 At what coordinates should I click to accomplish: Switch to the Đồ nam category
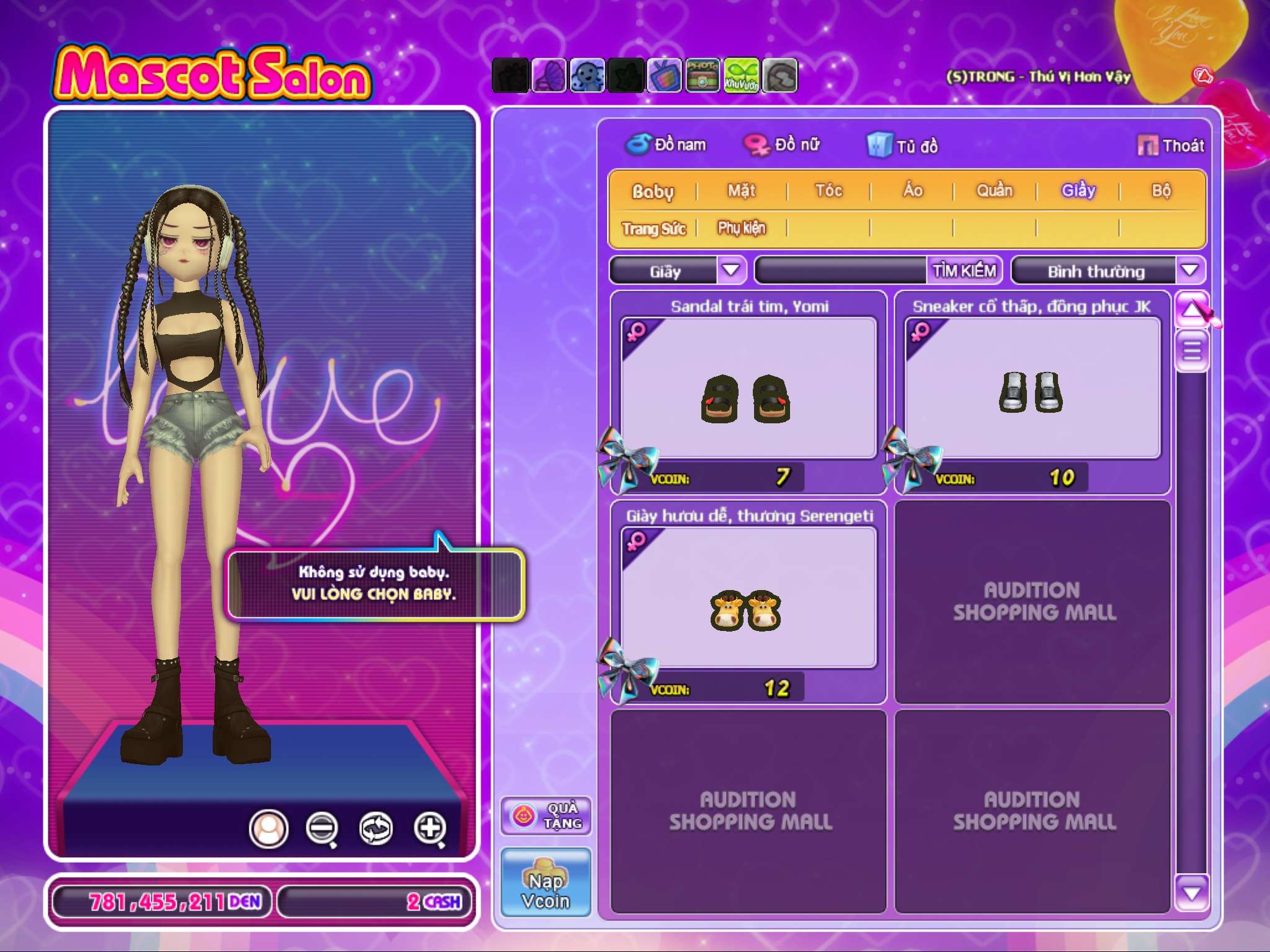click(666, 145)
